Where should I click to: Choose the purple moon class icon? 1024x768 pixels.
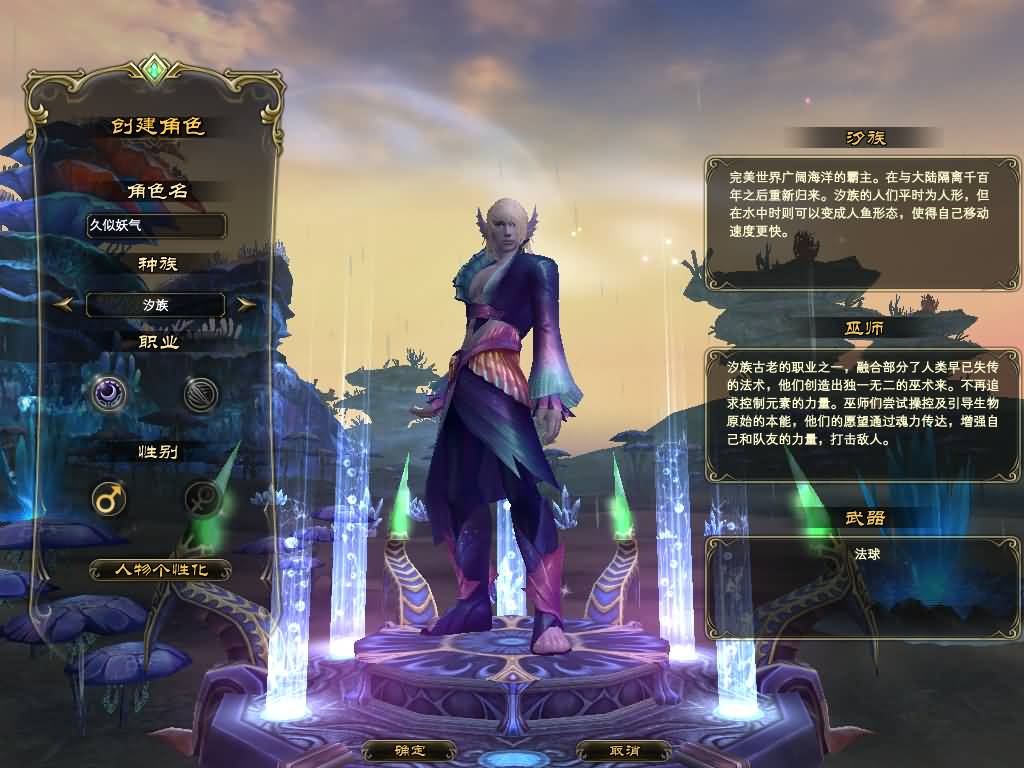pyautogui.click(x=108, y=394)
